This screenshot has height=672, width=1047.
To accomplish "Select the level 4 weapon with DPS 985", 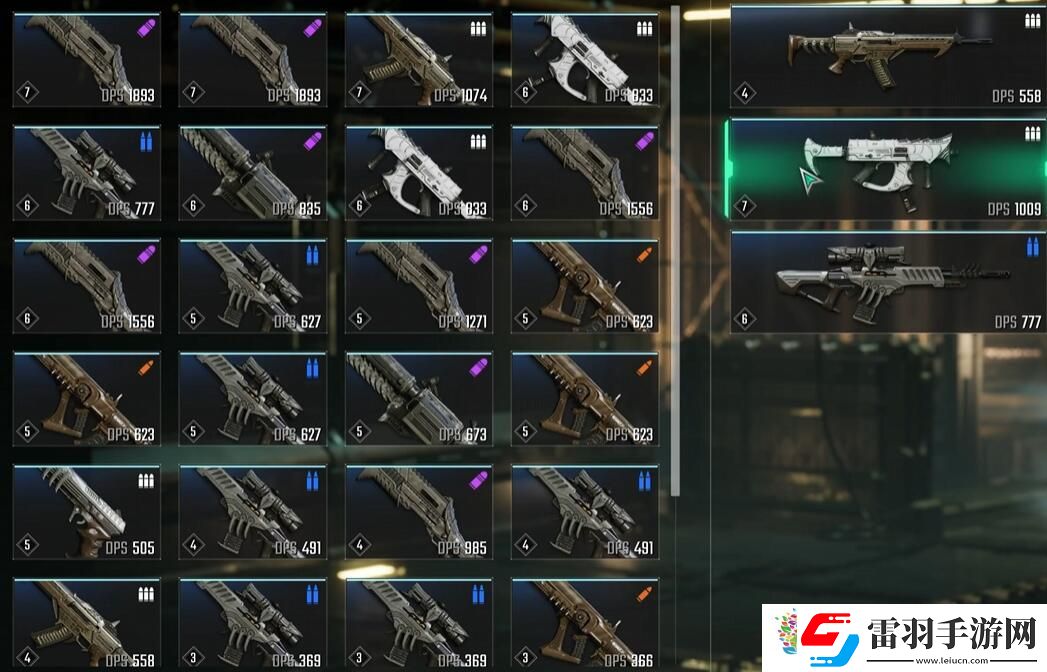I will tap(418, 512).
